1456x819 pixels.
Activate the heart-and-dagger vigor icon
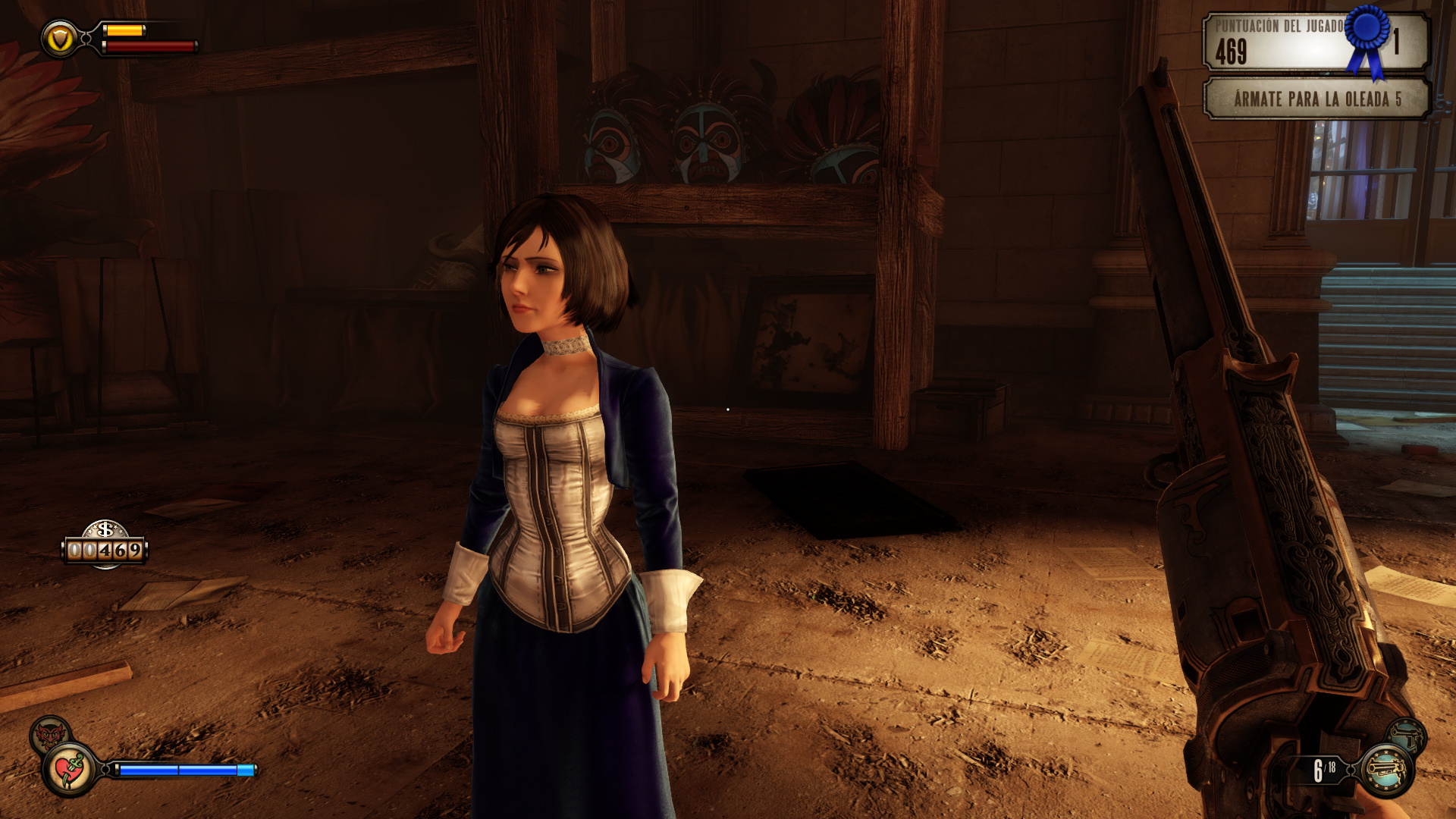(70, 770)
